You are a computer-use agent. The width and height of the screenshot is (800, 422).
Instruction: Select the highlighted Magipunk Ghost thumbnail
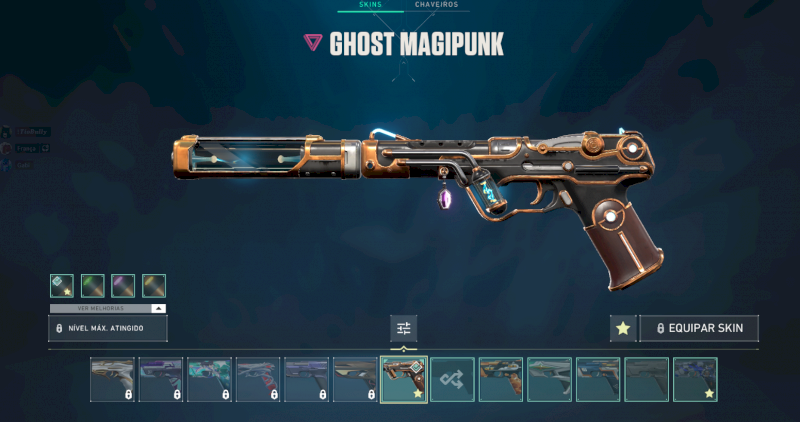[x=404, y=380]
